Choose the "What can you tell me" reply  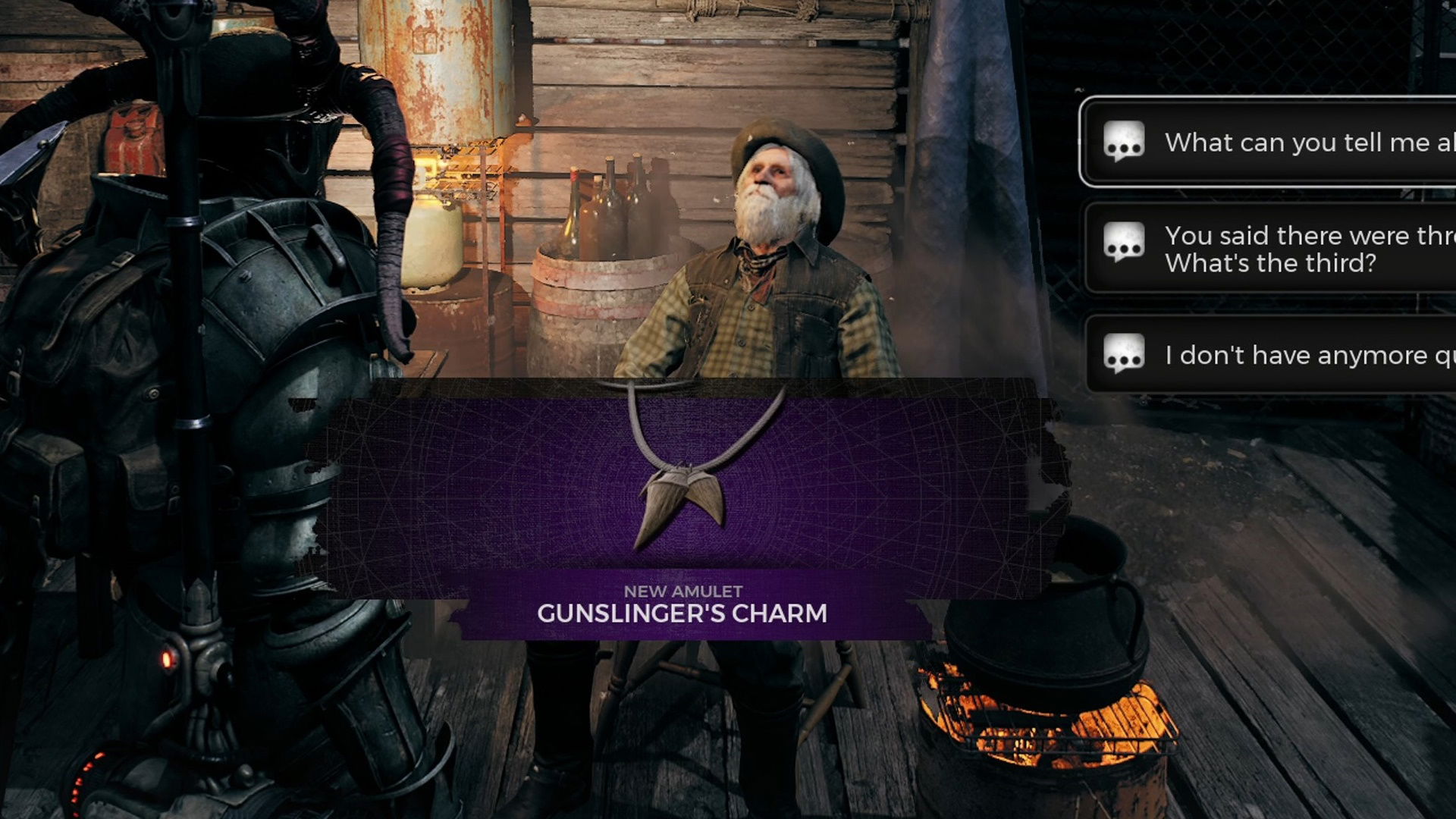1289,142
